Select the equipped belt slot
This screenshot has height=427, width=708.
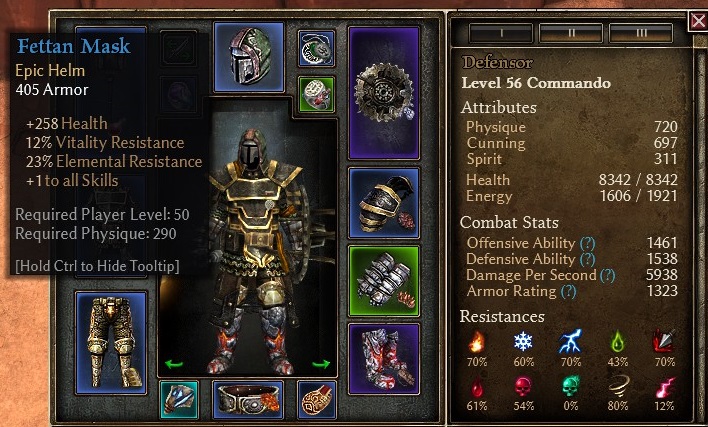(x=248, y=400)
